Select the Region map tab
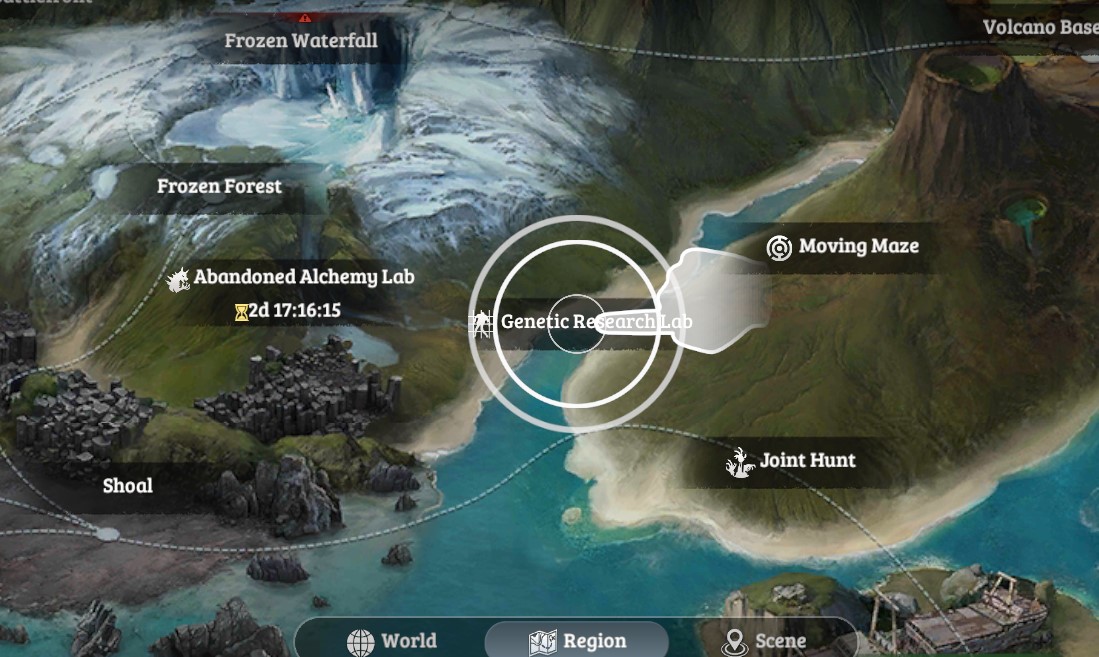 (577, 641)
